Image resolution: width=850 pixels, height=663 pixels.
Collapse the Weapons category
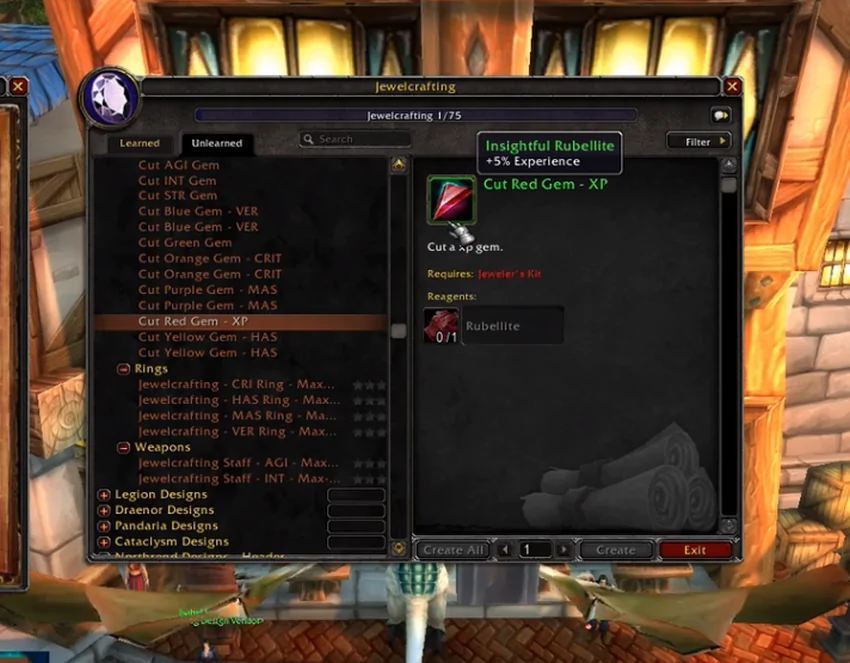coord(123,447)
